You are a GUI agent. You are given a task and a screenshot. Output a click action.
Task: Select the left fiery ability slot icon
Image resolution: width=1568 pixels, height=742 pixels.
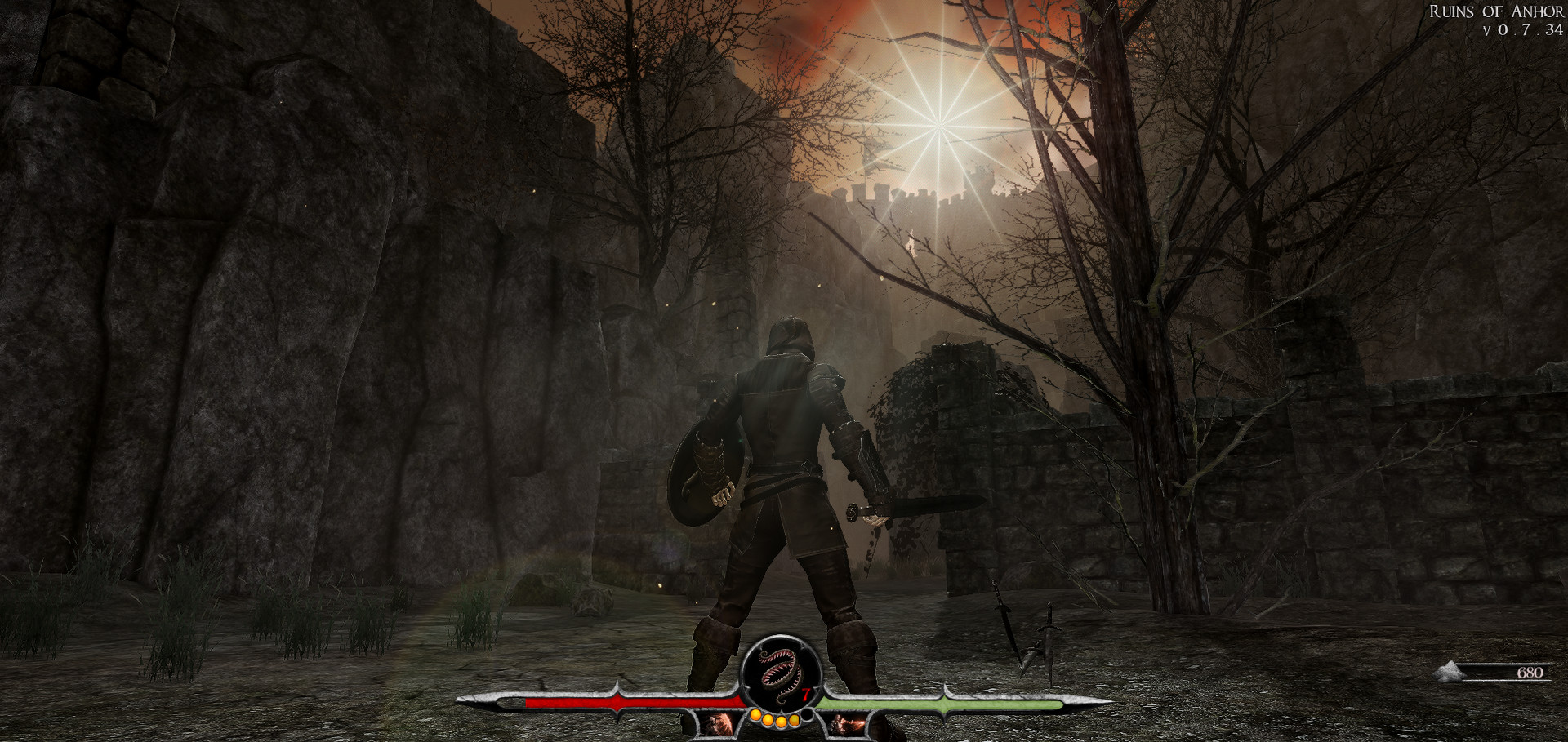(x=717, y=723)
